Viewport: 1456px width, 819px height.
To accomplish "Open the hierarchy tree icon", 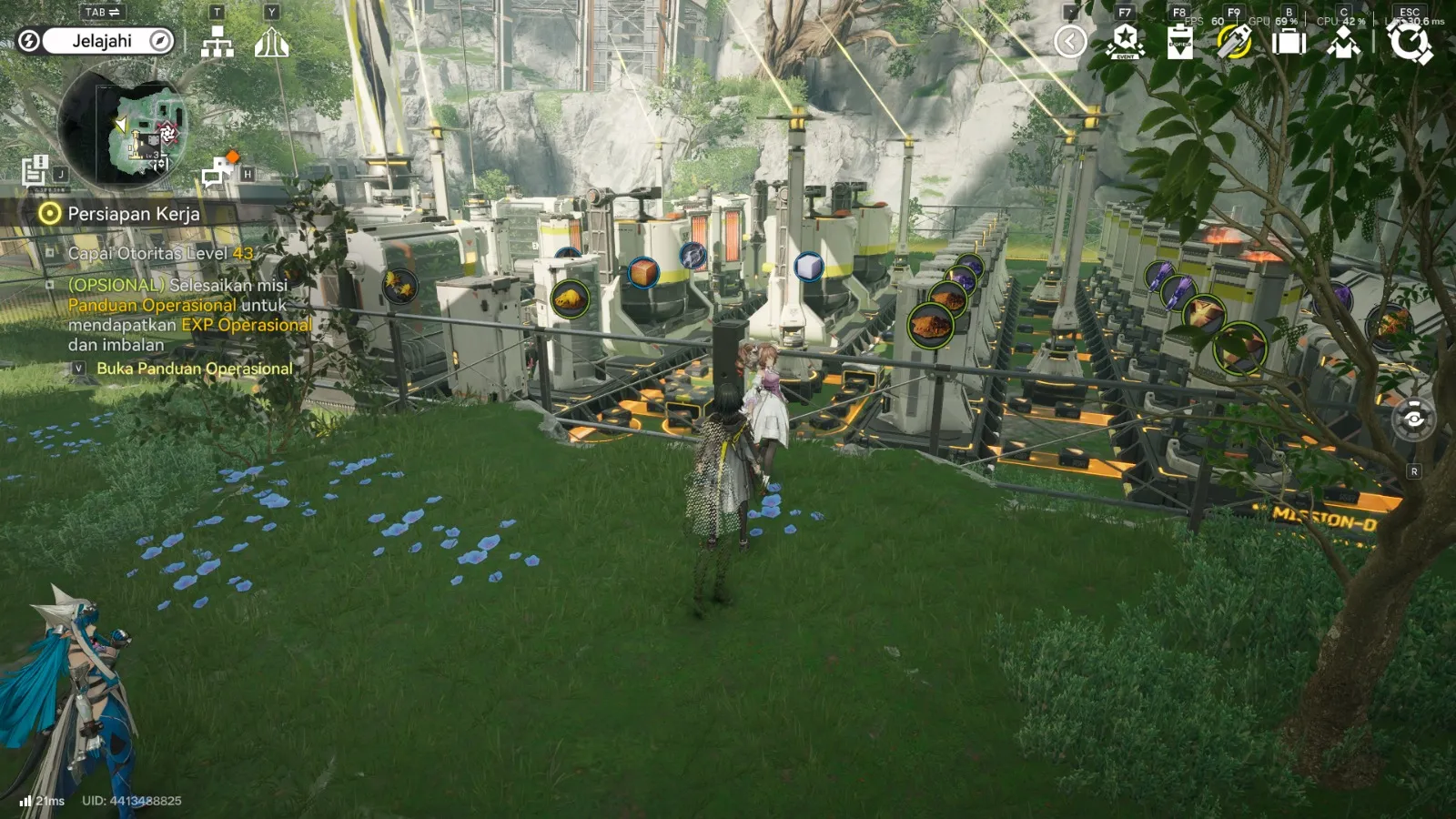I will click(x=217, y=42).
